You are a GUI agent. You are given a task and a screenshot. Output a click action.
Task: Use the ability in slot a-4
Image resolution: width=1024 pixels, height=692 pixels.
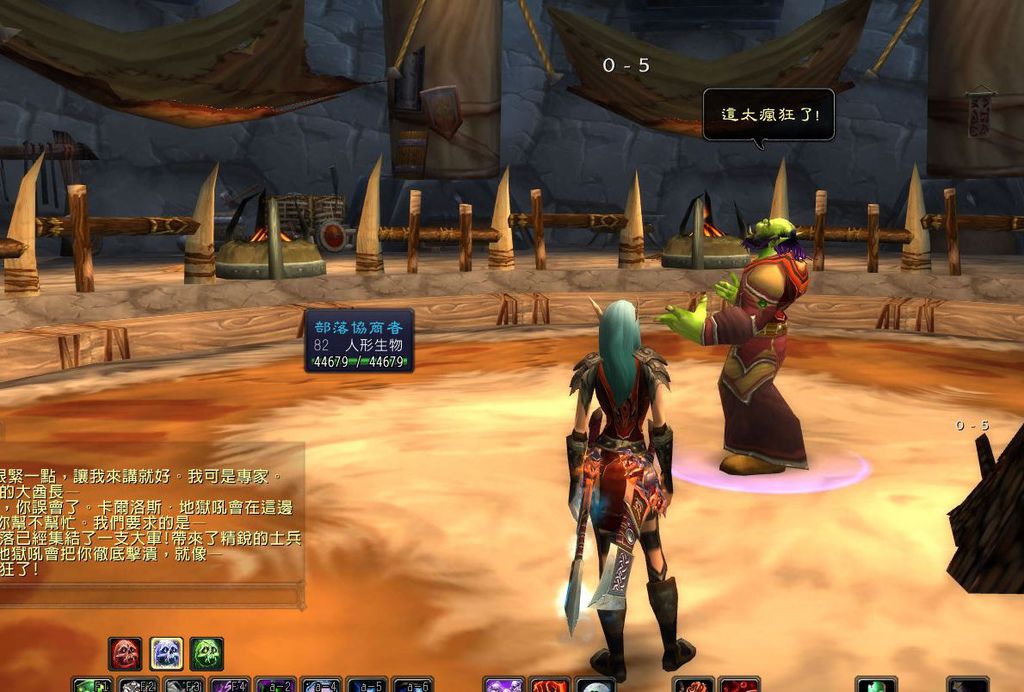(x=322, y=685)
